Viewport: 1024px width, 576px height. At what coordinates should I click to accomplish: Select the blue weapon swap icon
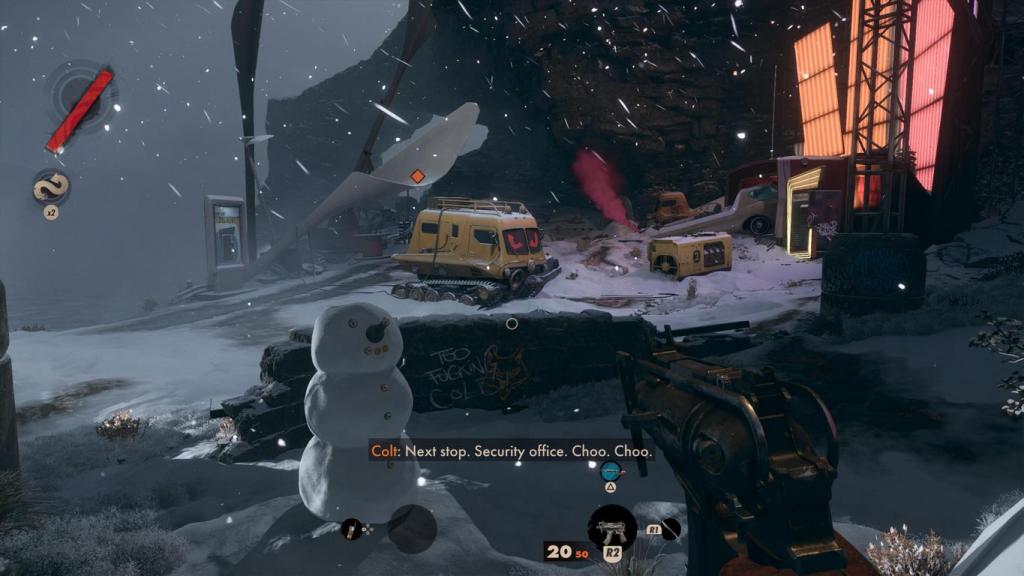pyautogui.click(x=609, y=470)
